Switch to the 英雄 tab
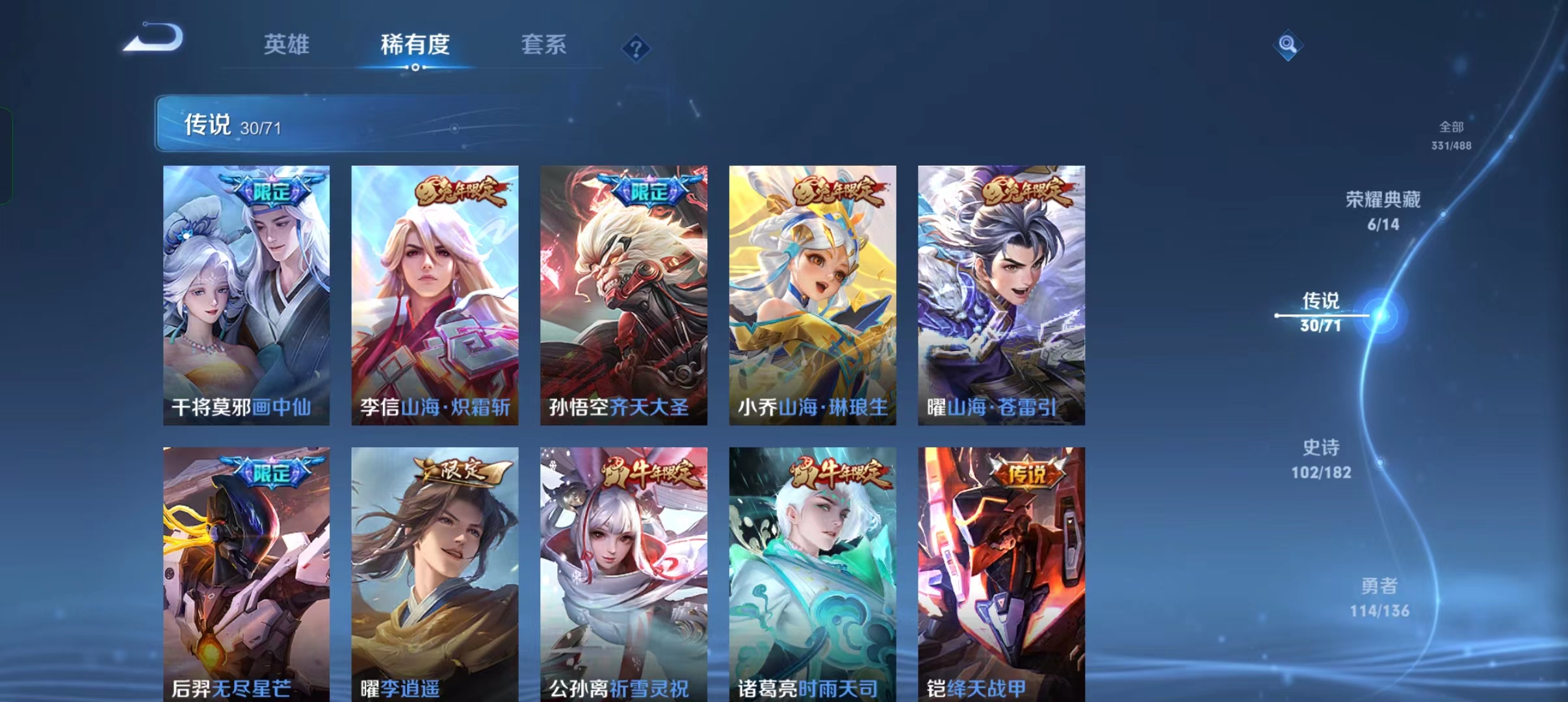Screen dimensions: 1568x702 (286, 45)
